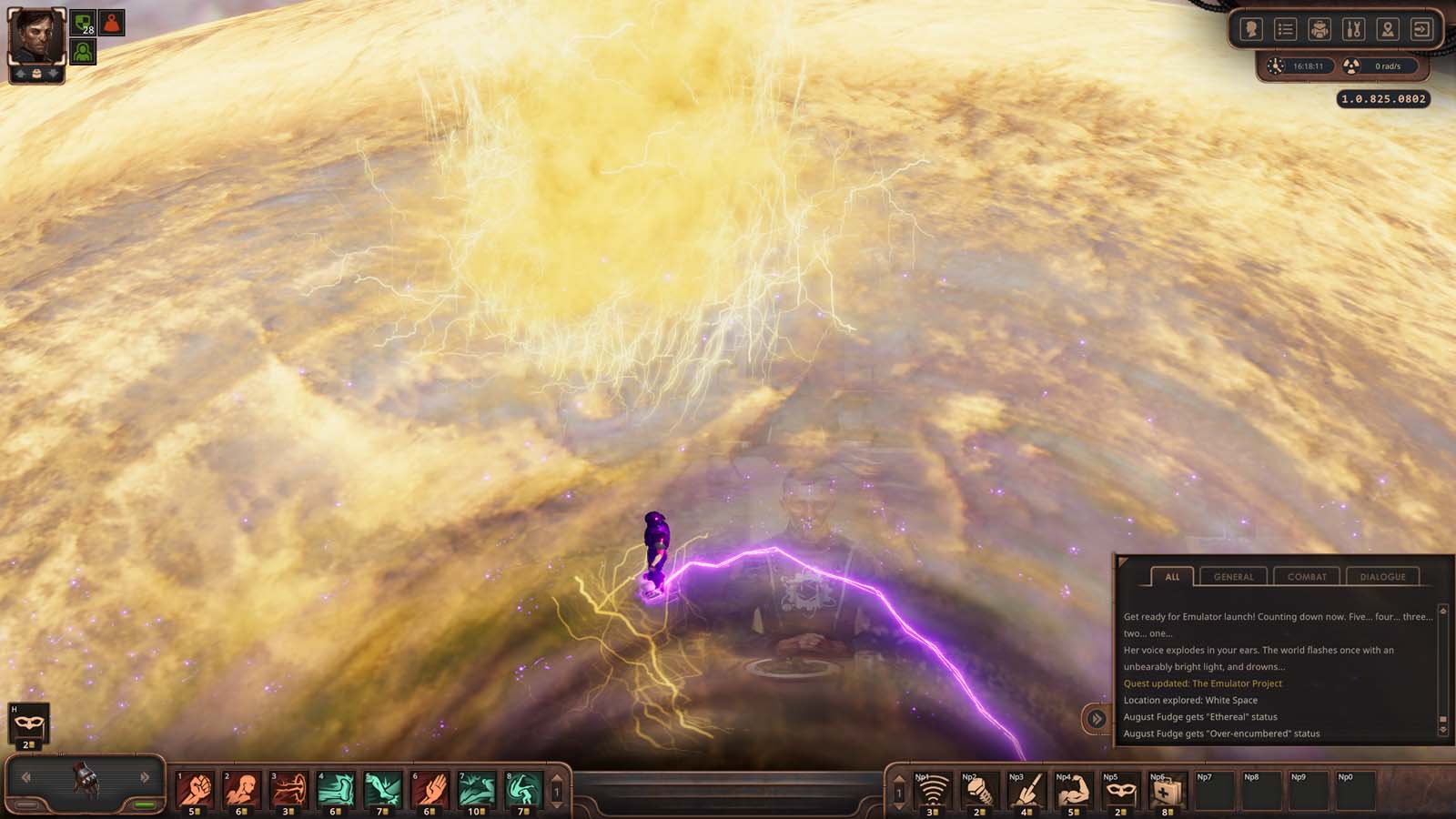This screenshot has width=1456, height=819.
Task: Show the Dialogue log tab
Action: [x=1382, y=577]
